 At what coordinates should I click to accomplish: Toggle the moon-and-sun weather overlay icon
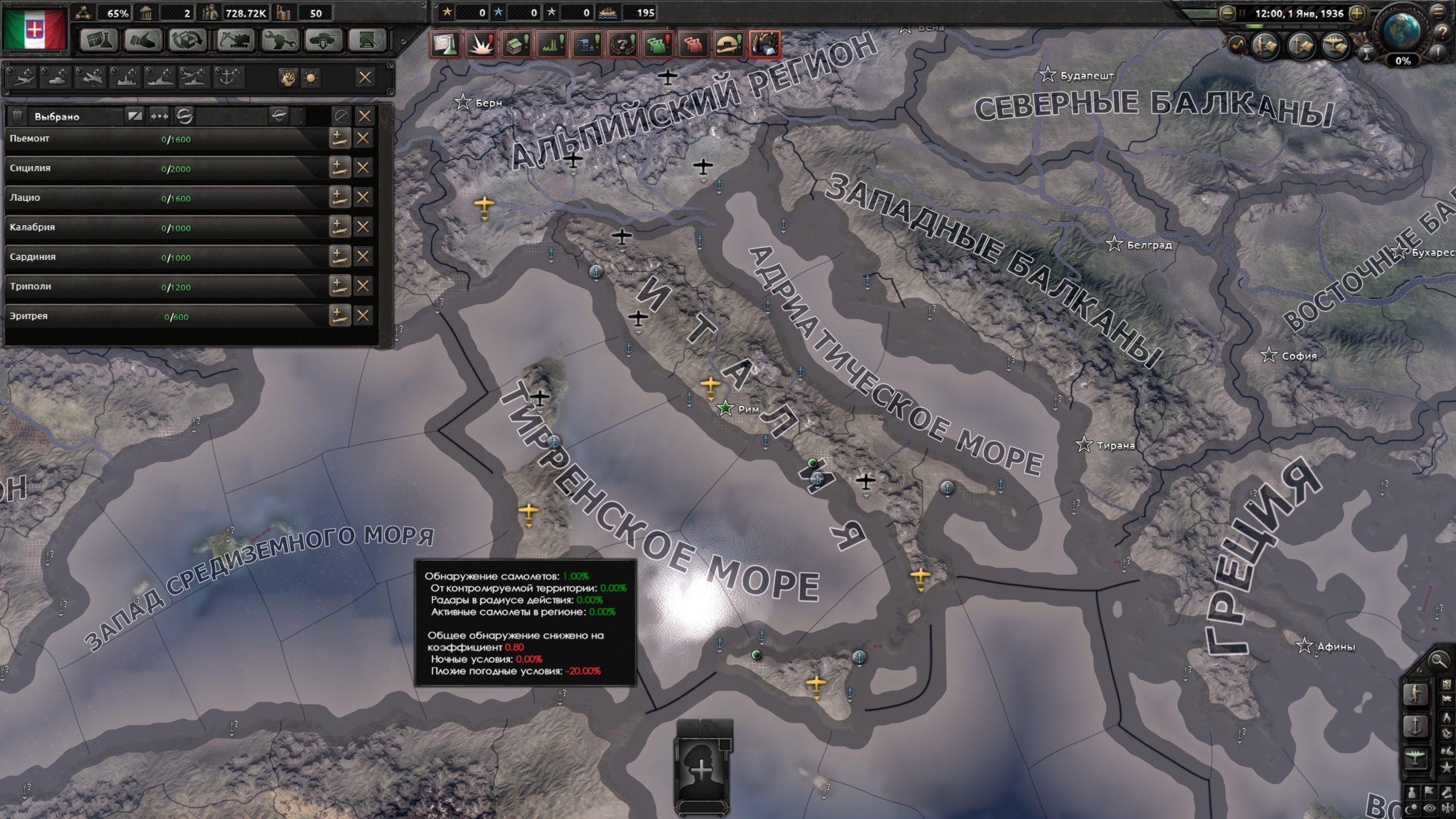coord(1412,806)
